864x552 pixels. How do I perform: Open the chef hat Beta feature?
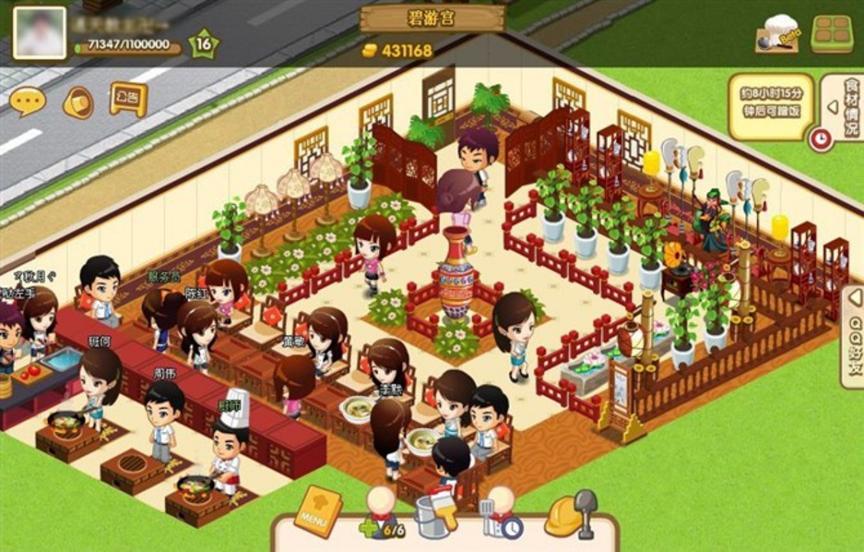point(777,33)
